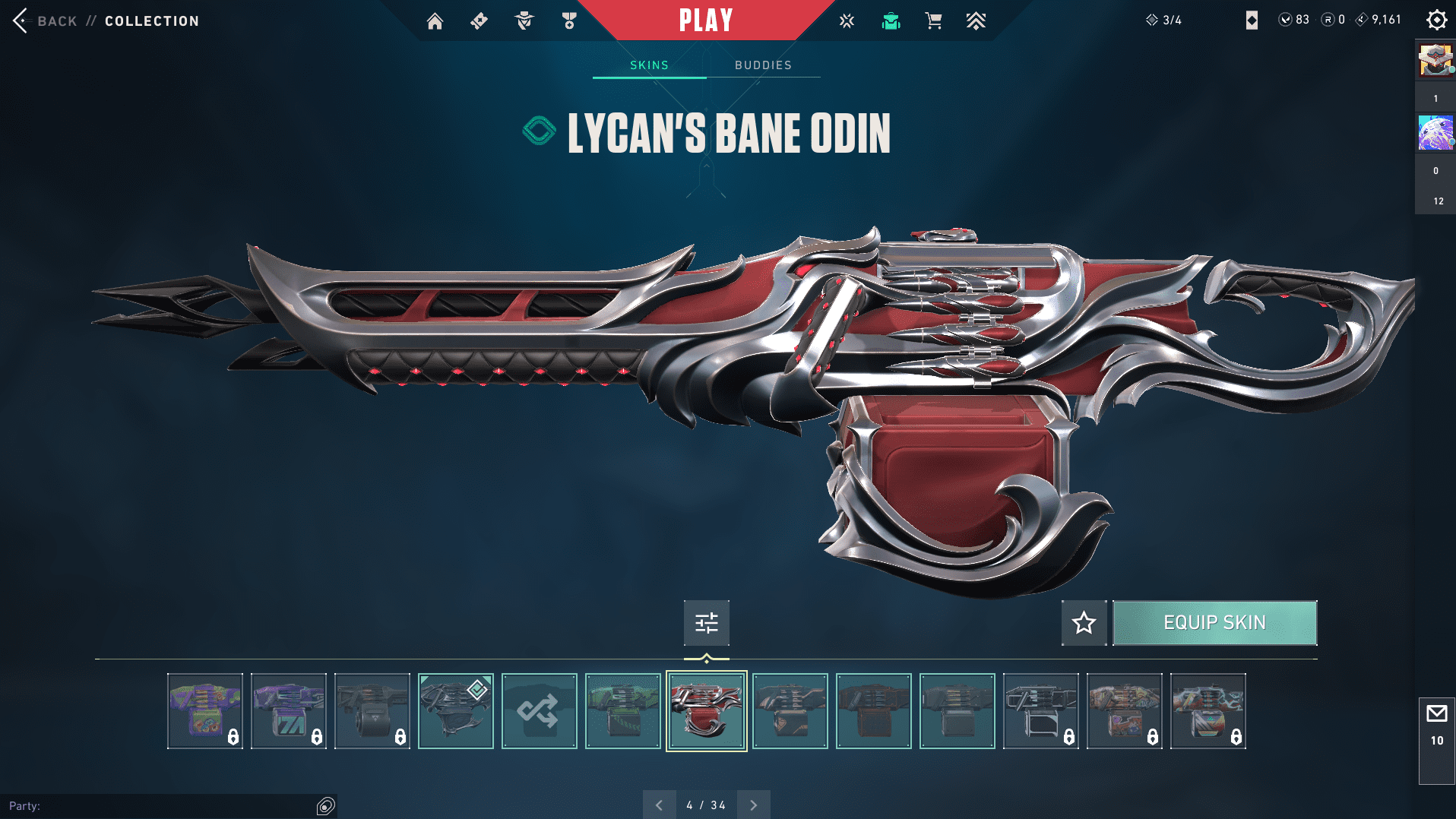Select the random skin shuffle tile
1456x819 pixels.
point(539,711)
